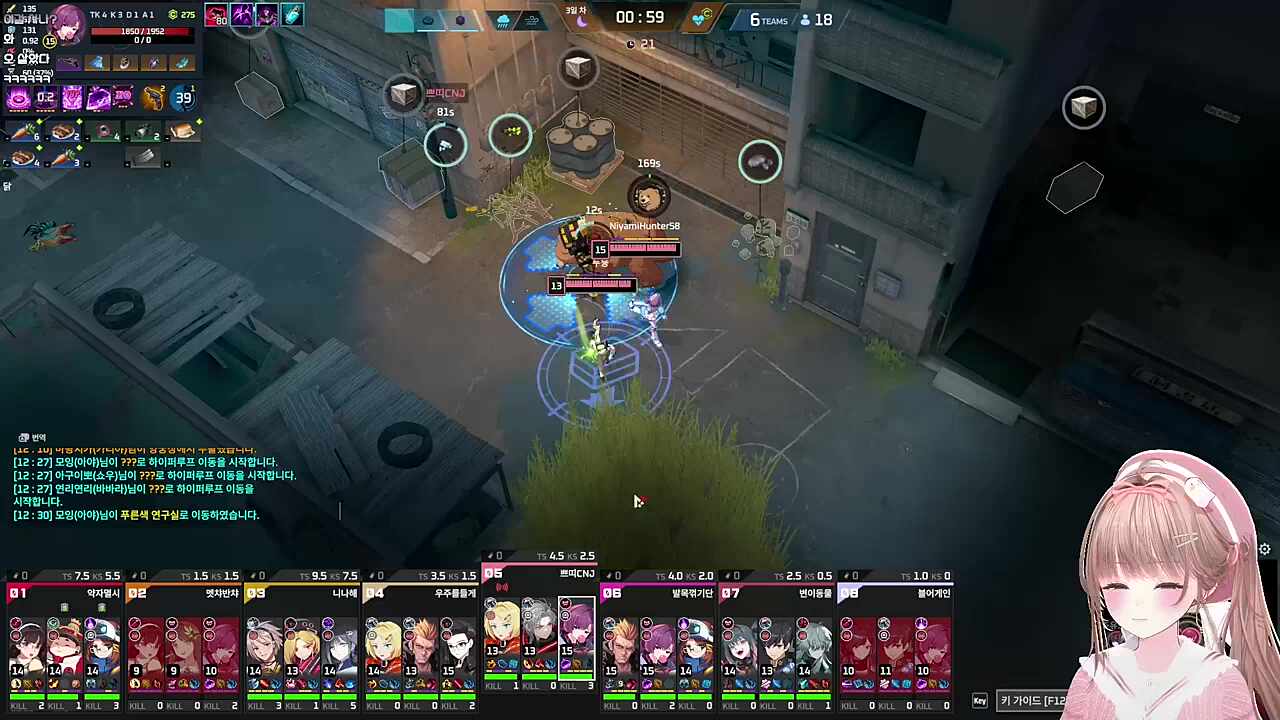
Task: Toggle the 번역 translation option above chat
Action: coord(32,437)
